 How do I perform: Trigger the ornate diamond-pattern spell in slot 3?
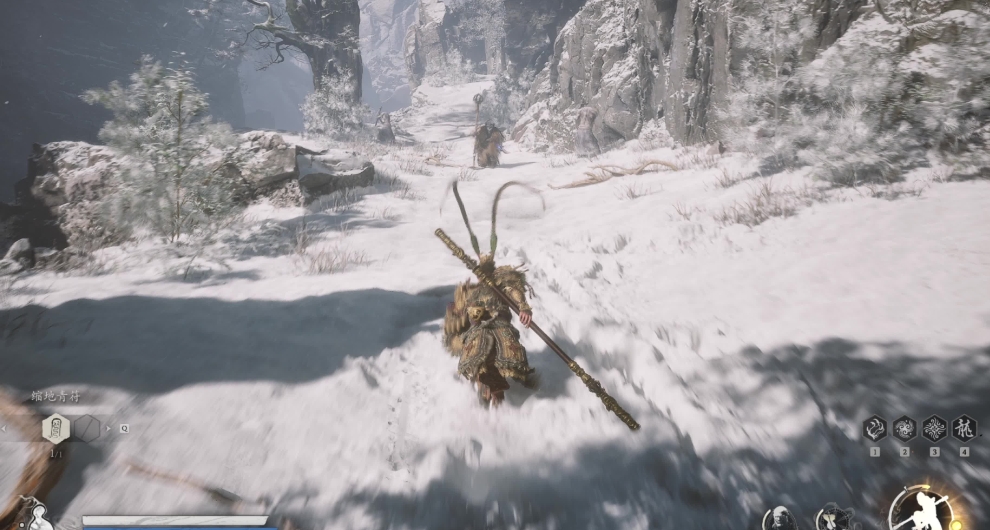[x=934, y=428]
